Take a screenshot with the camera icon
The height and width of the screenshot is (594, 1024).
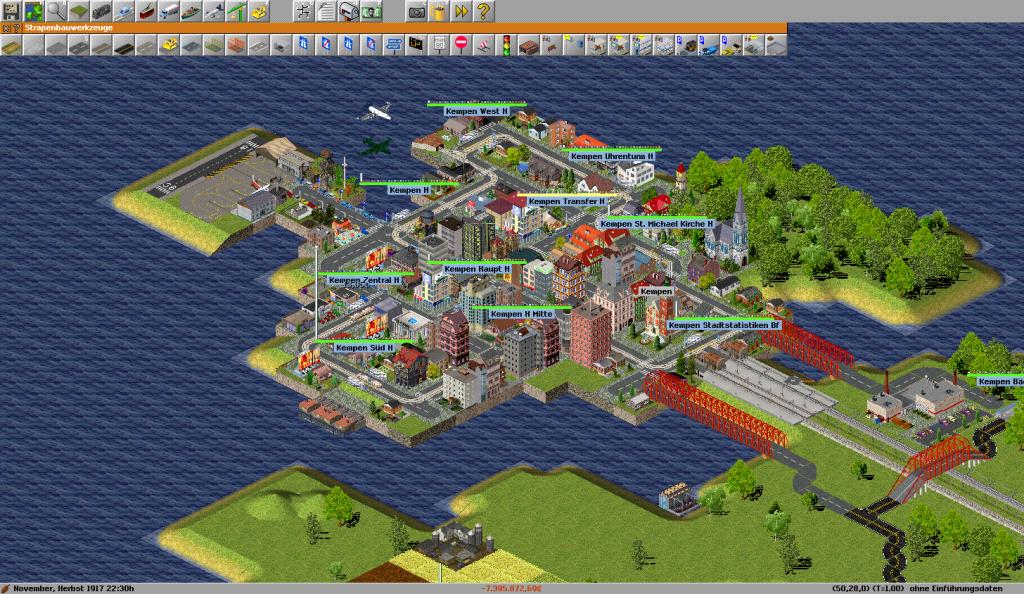point(416,11)
